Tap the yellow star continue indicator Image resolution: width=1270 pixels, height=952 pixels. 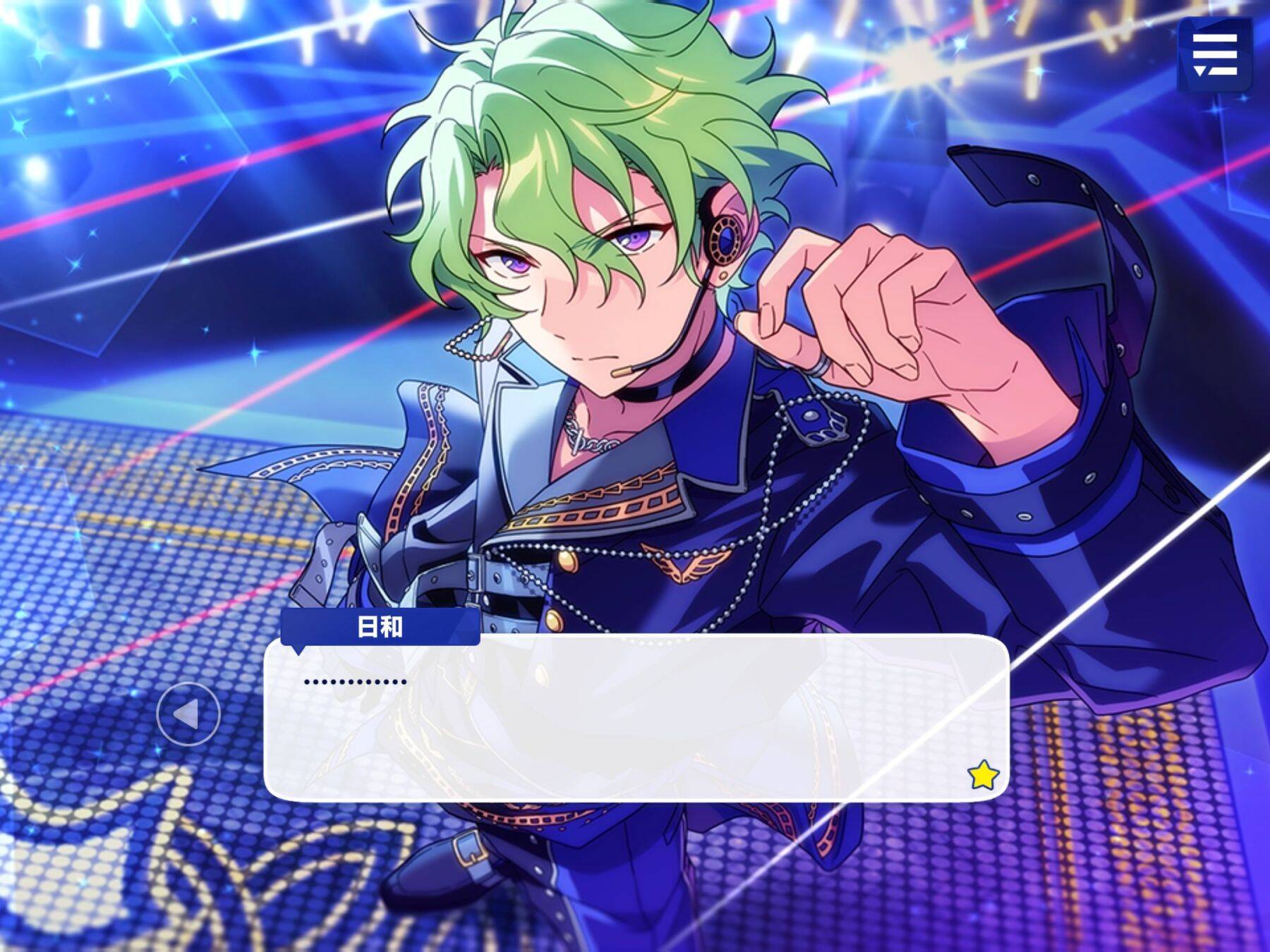pos(983,776)
